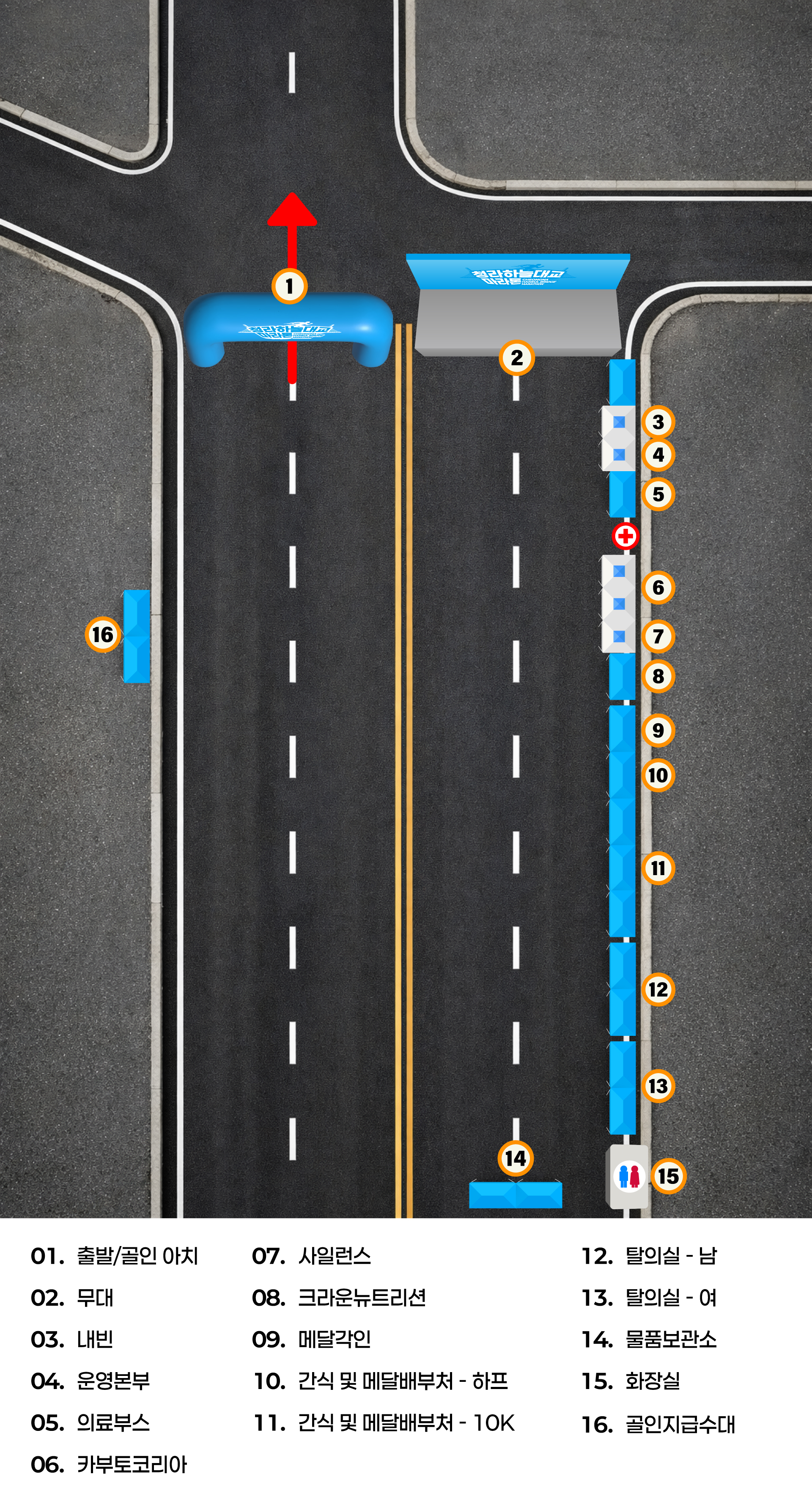Choose the orange map marker numbered 14
The height and width of the screenshot is (1499, 812).
pyautogui.click(x=516, y=1158)
